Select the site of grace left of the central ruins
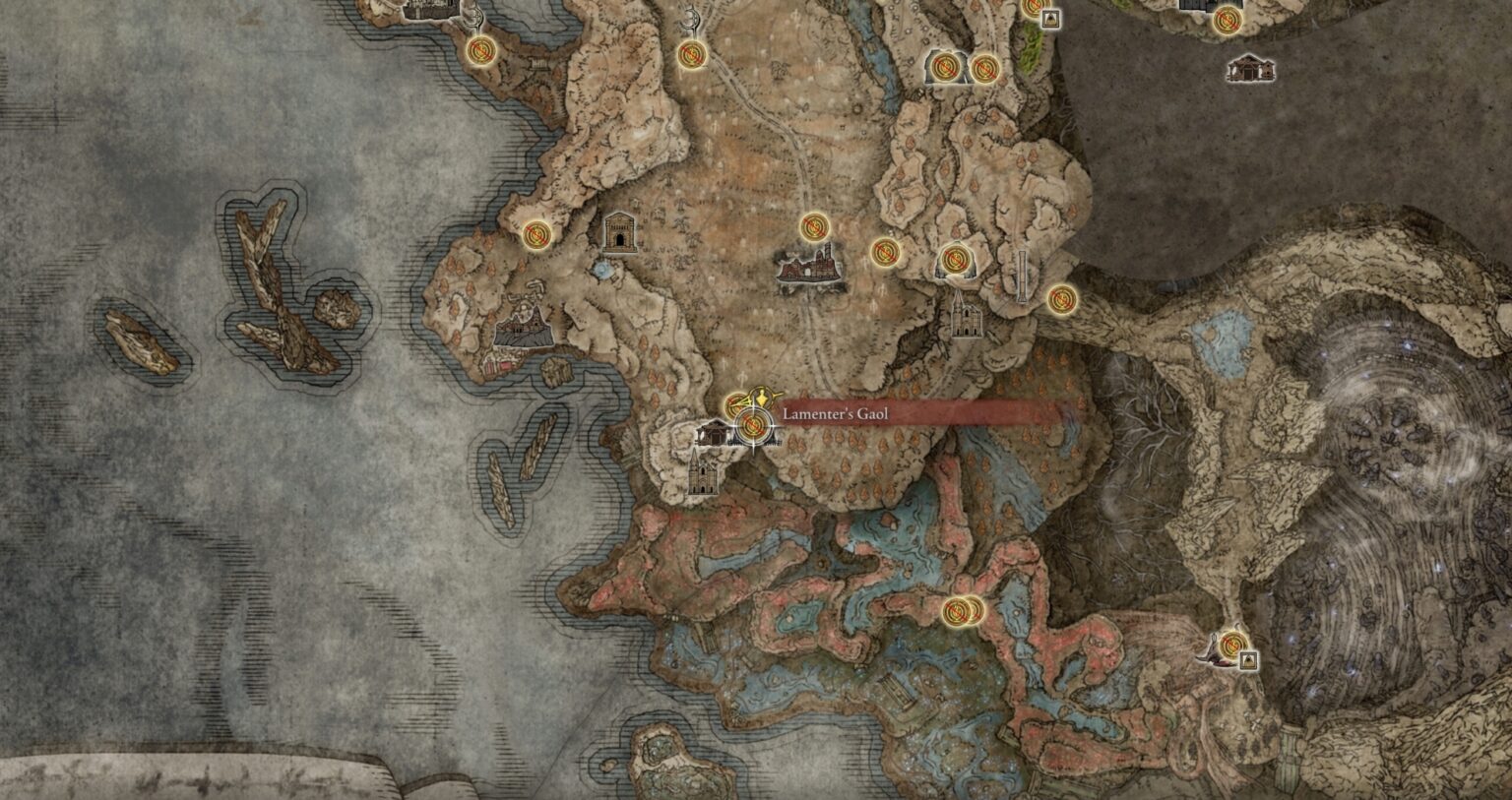 pyautogui.click(x=815, y=226)
